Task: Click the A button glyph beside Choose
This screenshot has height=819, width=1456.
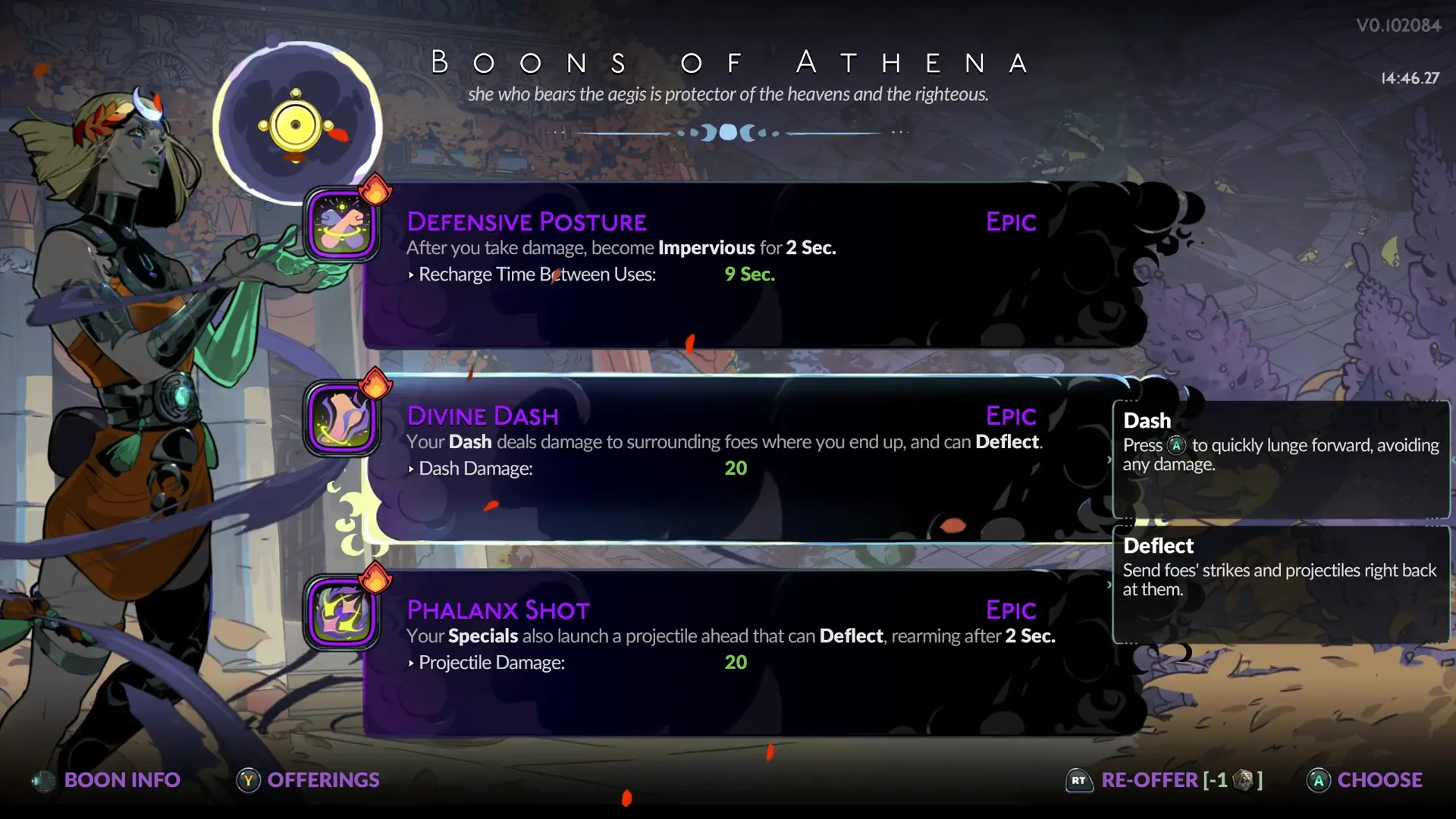Action: [x=1318, y=780]
